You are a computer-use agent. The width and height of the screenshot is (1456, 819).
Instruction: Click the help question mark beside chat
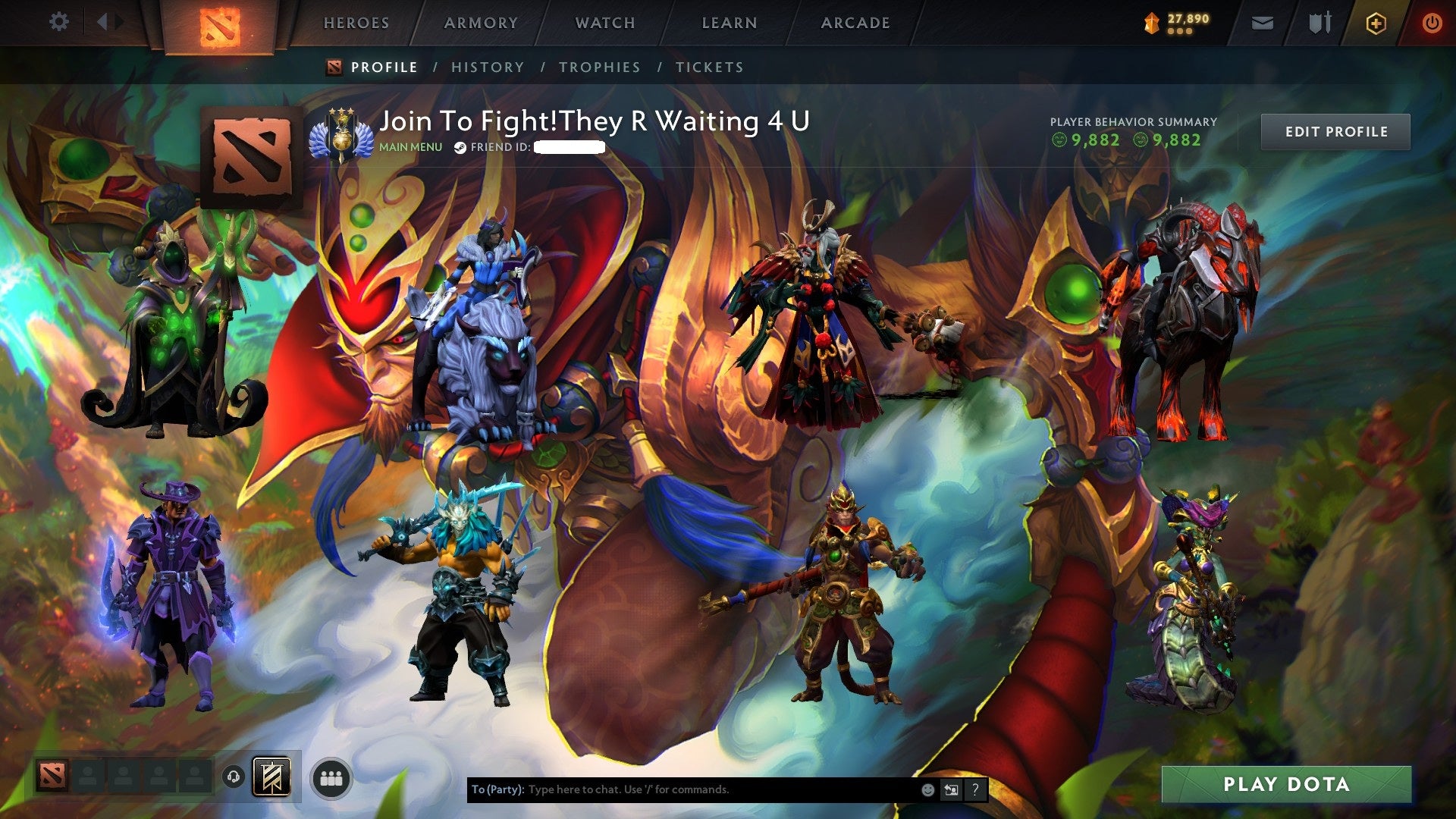974,789
